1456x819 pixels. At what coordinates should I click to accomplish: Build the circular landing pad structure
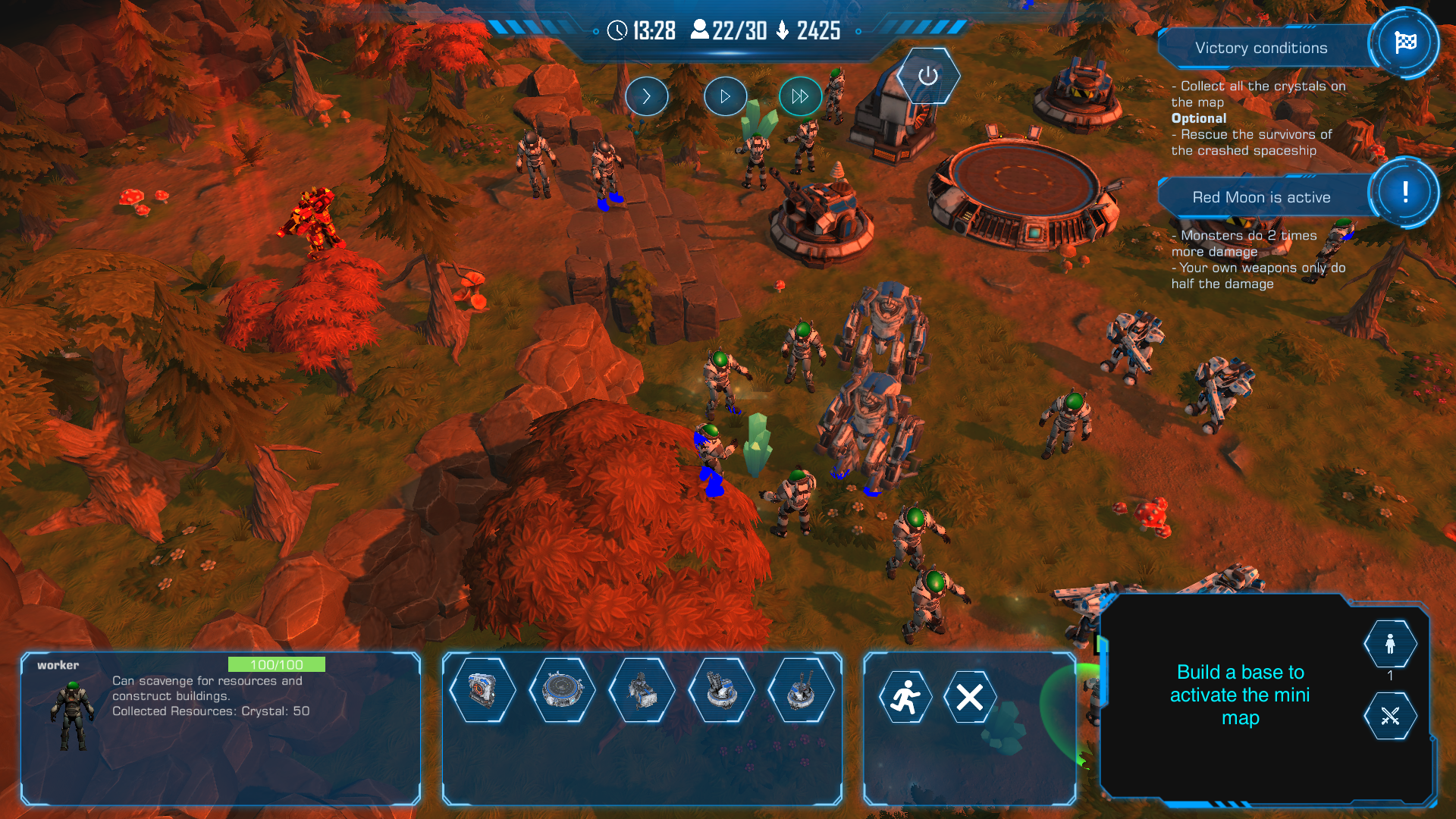pos(562,690)
